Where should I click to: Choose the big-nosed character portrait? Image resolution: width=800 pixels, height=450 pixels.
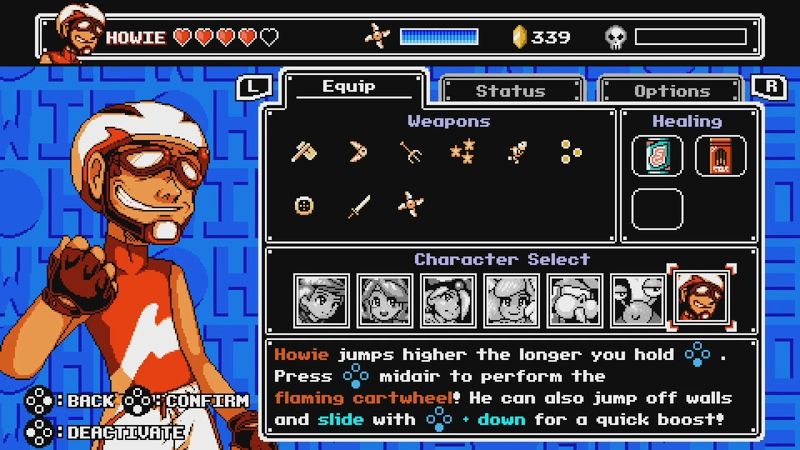click(575, 300)
